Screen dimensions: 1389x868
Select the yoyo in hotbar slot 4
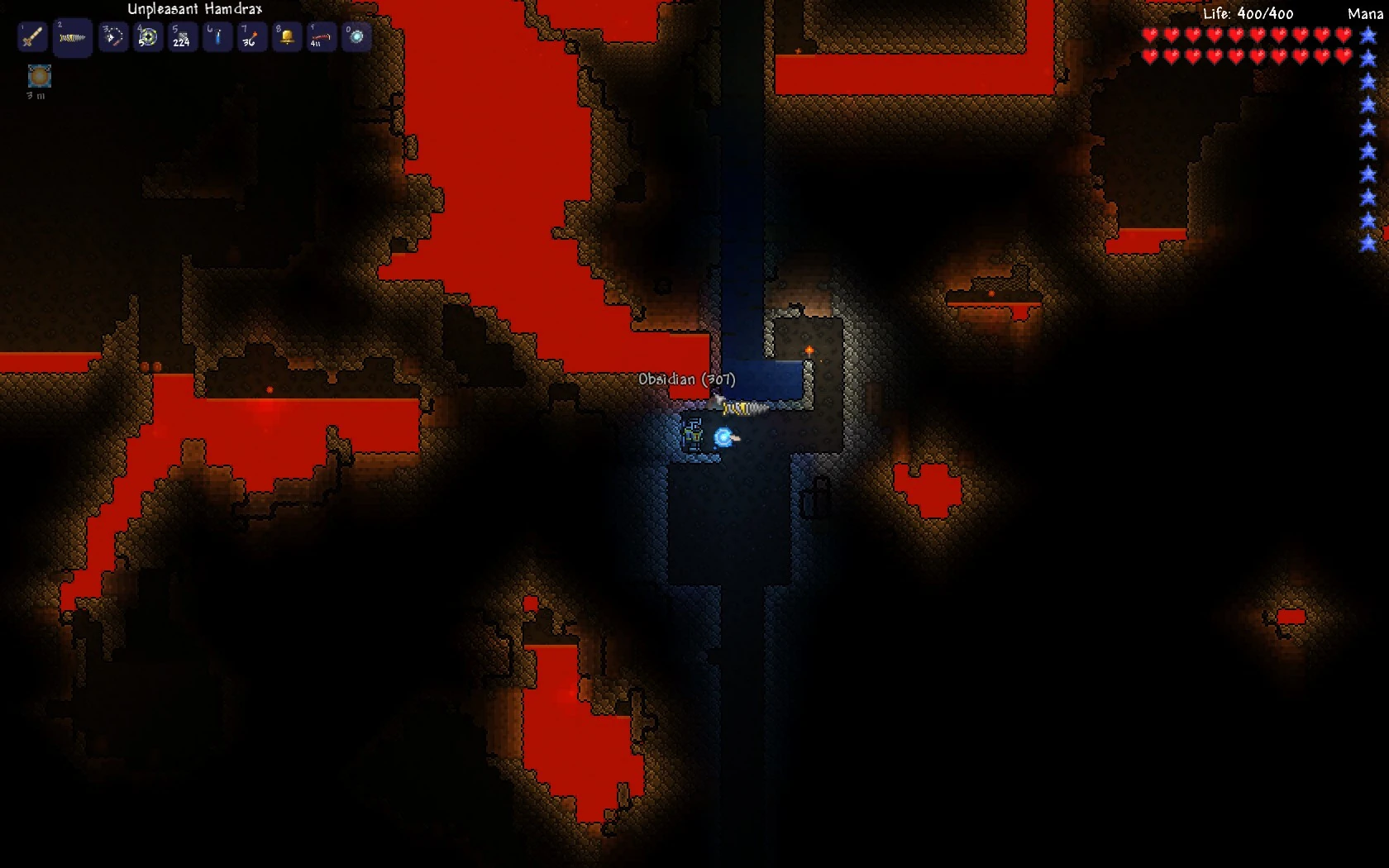pyautogui.click(x=147, y=36)
